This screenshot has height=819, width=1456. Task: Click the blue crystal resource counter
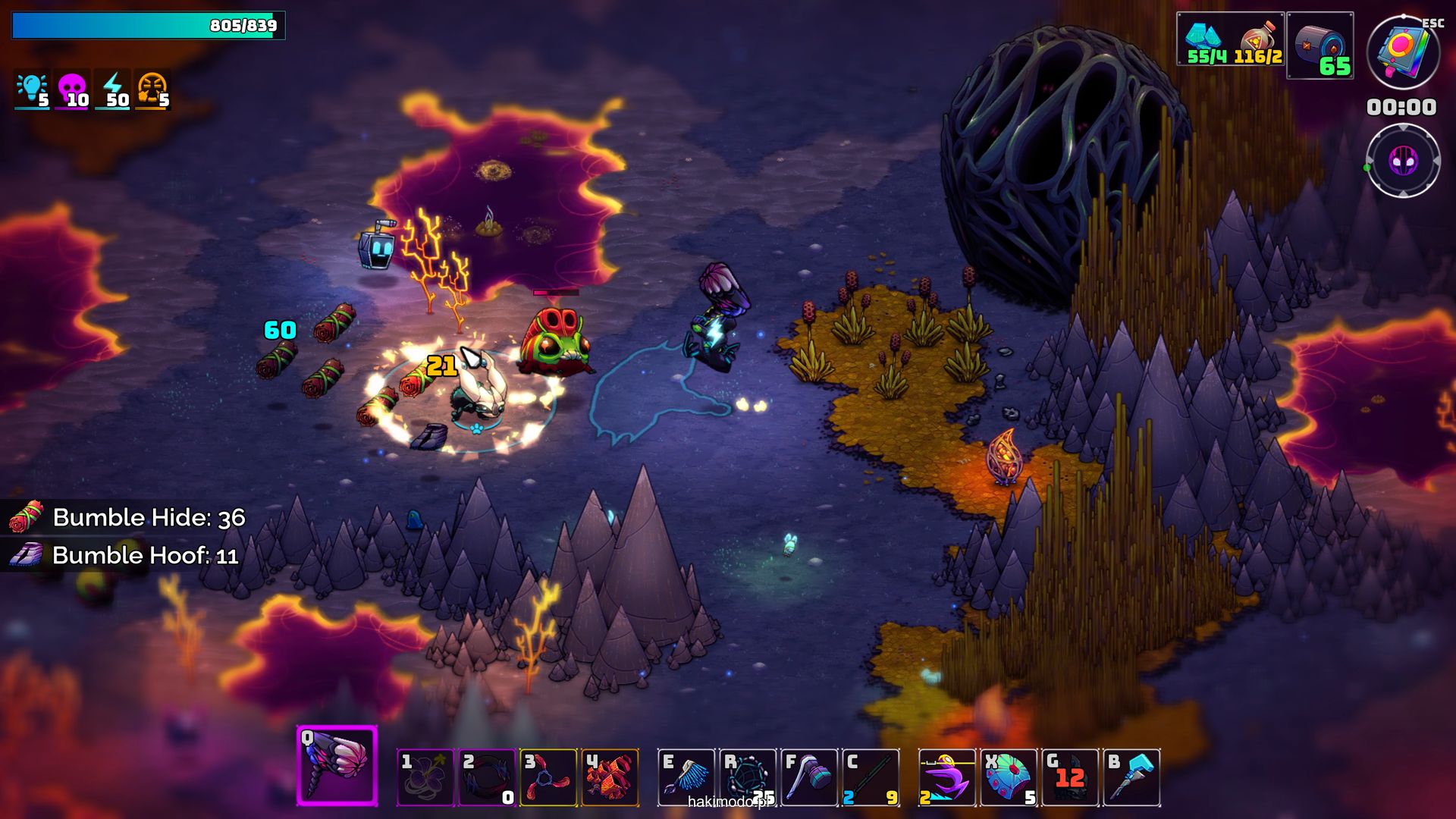1206,39
